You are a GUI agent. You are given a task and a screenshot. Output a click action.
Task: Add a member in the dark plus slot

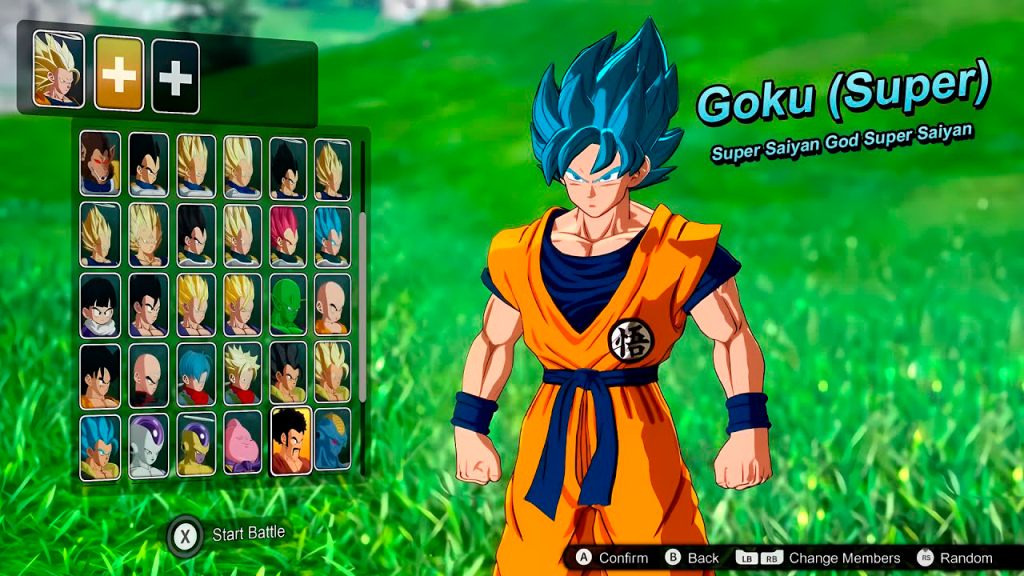[175, 77]
